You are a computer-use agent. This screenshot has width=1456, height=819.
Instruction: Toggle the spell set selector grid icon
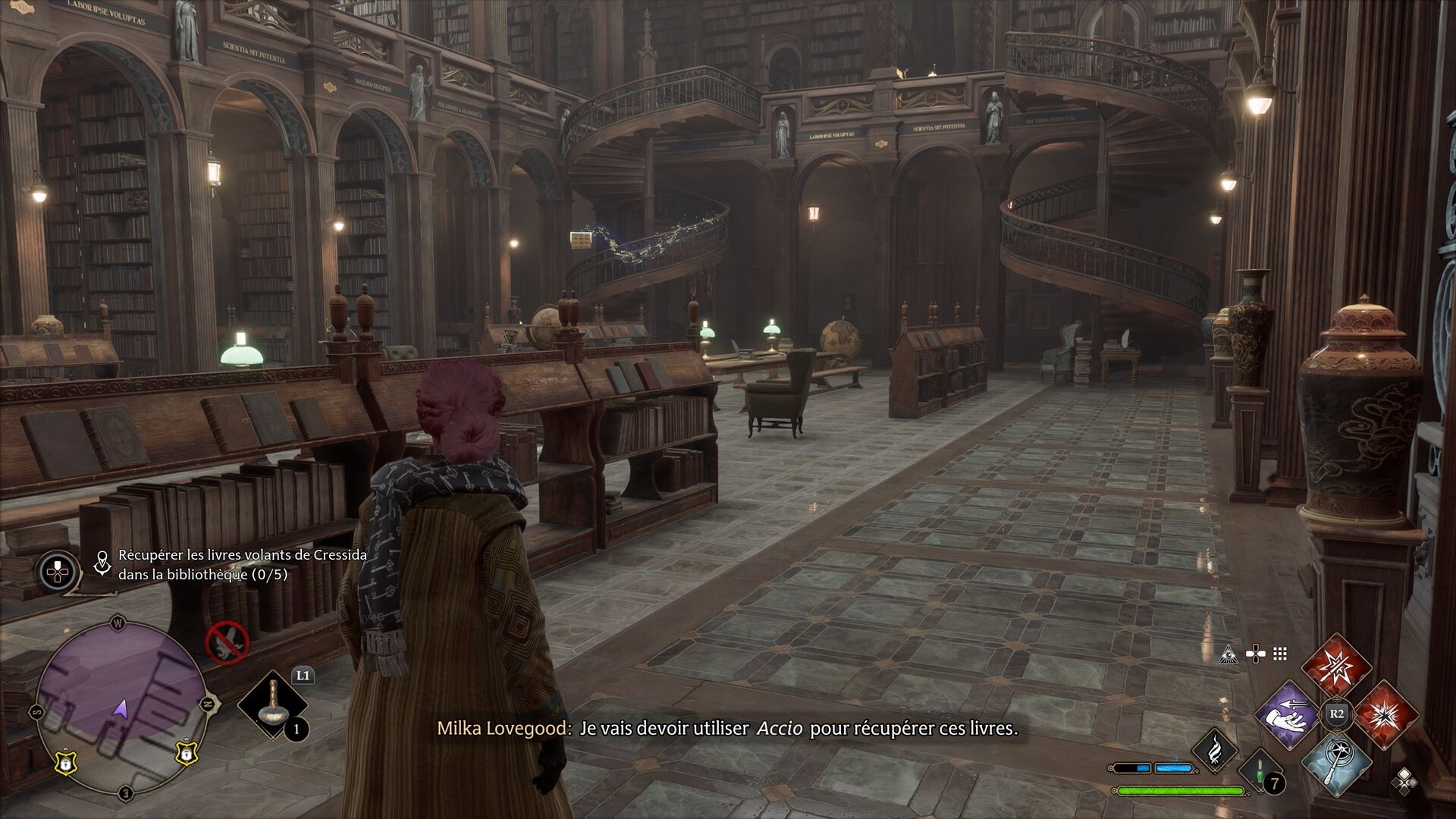pyautogui.click(x=1279, y=655)
